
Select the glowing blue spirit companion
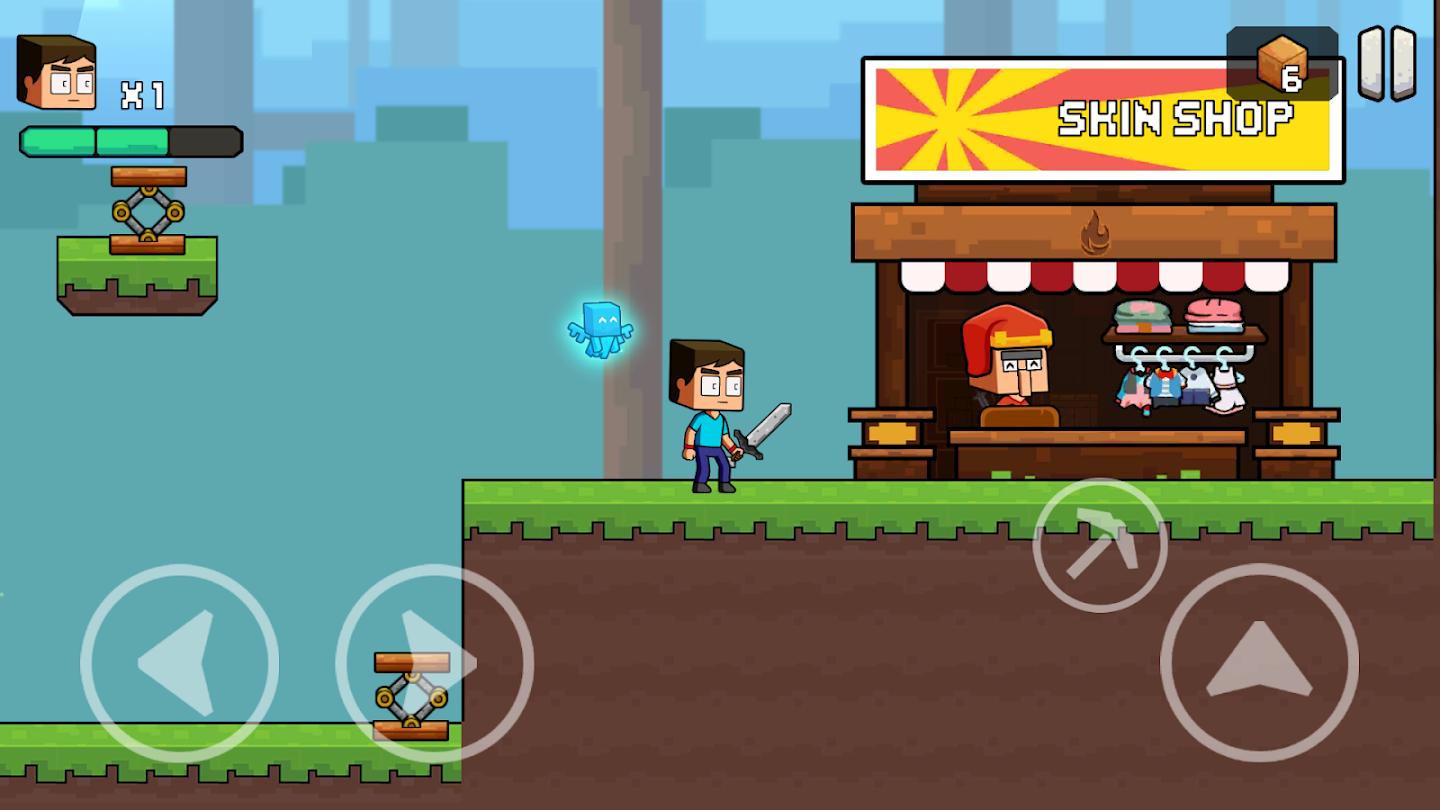pos(600,330)
